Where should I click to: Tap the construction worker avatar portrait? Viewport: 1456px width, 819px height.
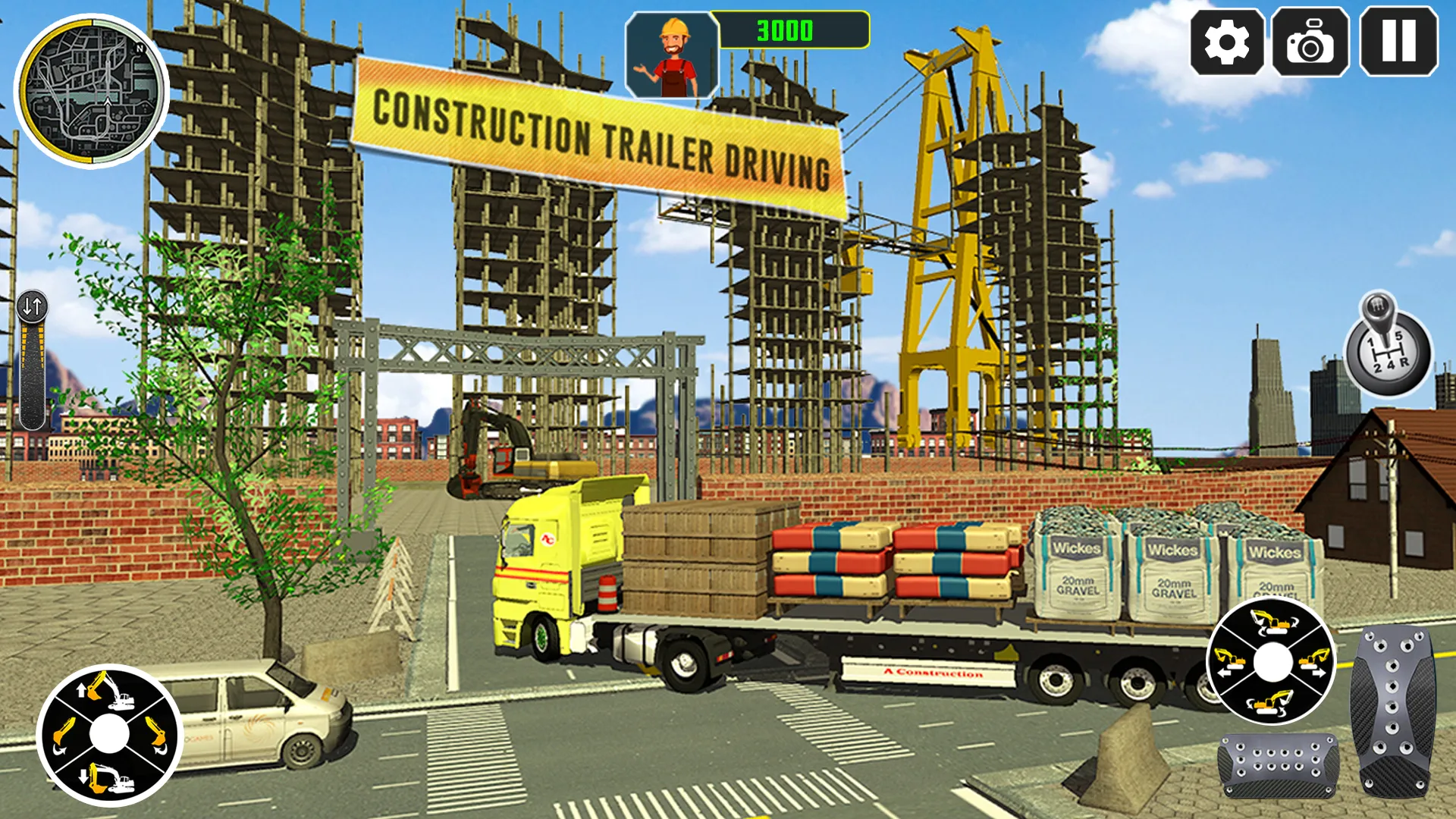(670, 53)
